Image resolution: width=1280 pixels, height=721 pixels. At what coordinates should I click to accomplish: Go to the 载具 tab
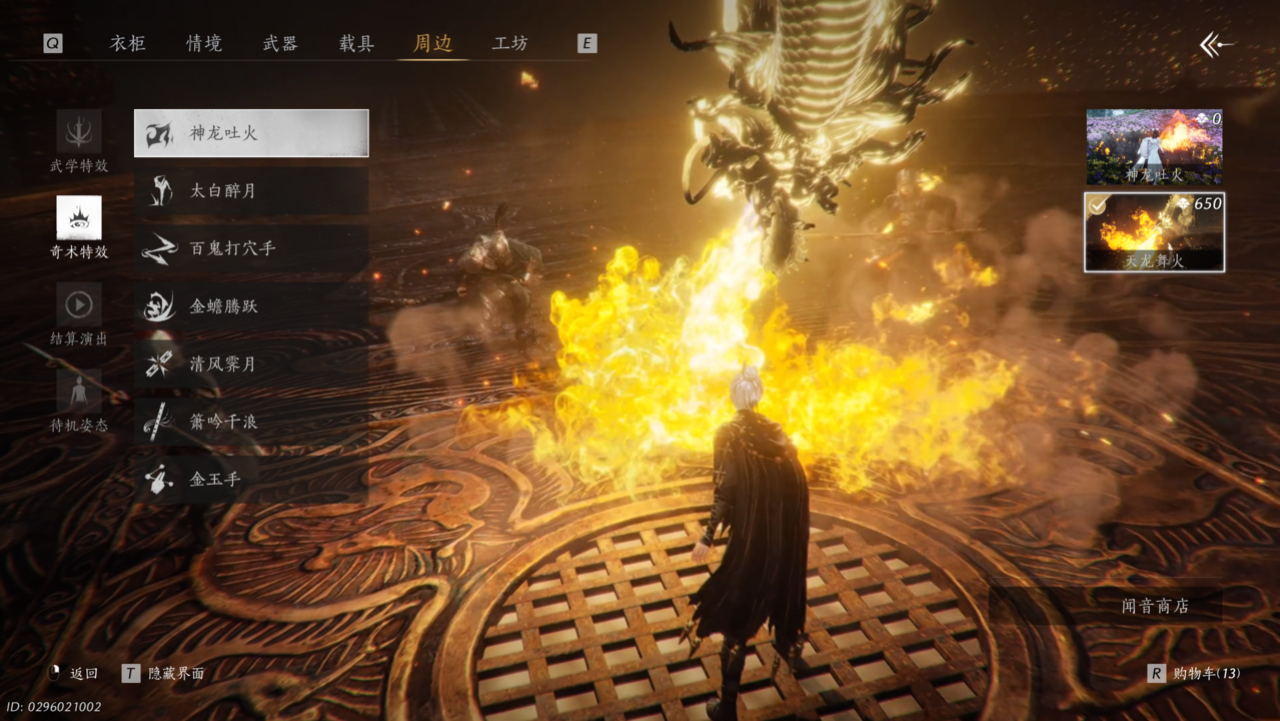pyautogui.click(x=356, y=43)
